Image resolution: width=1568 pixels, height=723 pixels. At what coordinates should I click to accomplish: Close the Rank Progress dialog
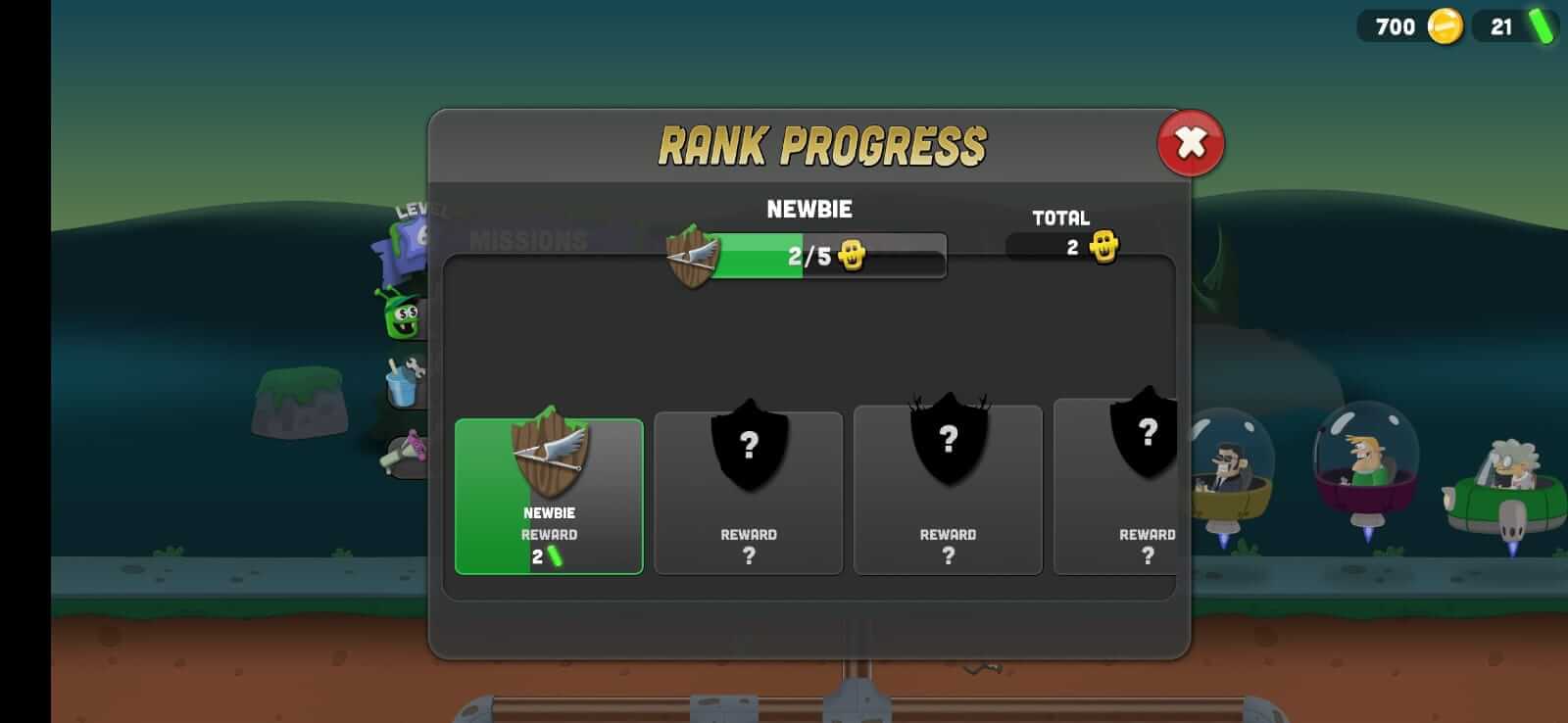(x=1190, y=143)
